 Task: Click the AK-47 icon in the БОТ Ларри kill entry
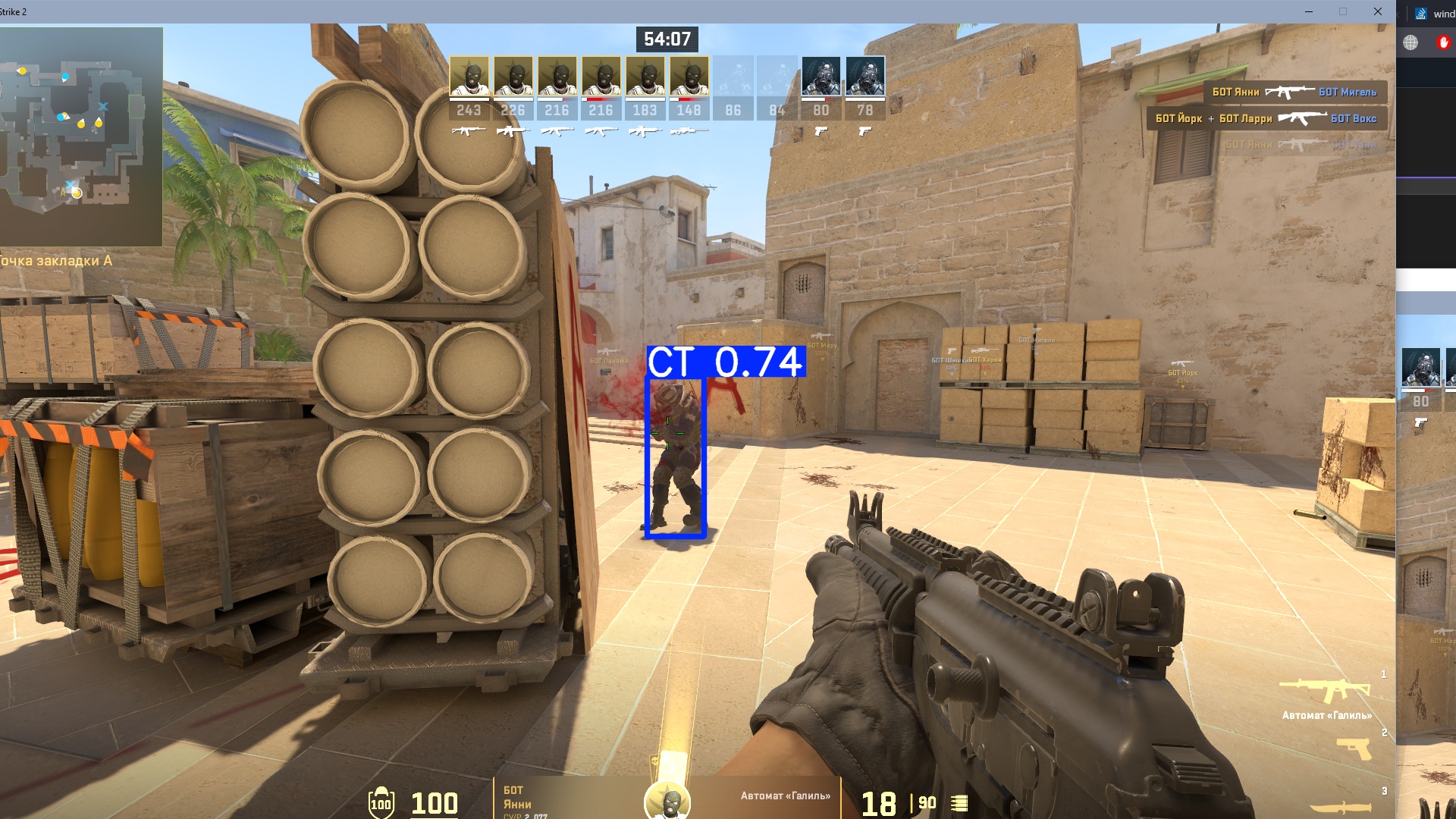tap(1302, 118)
